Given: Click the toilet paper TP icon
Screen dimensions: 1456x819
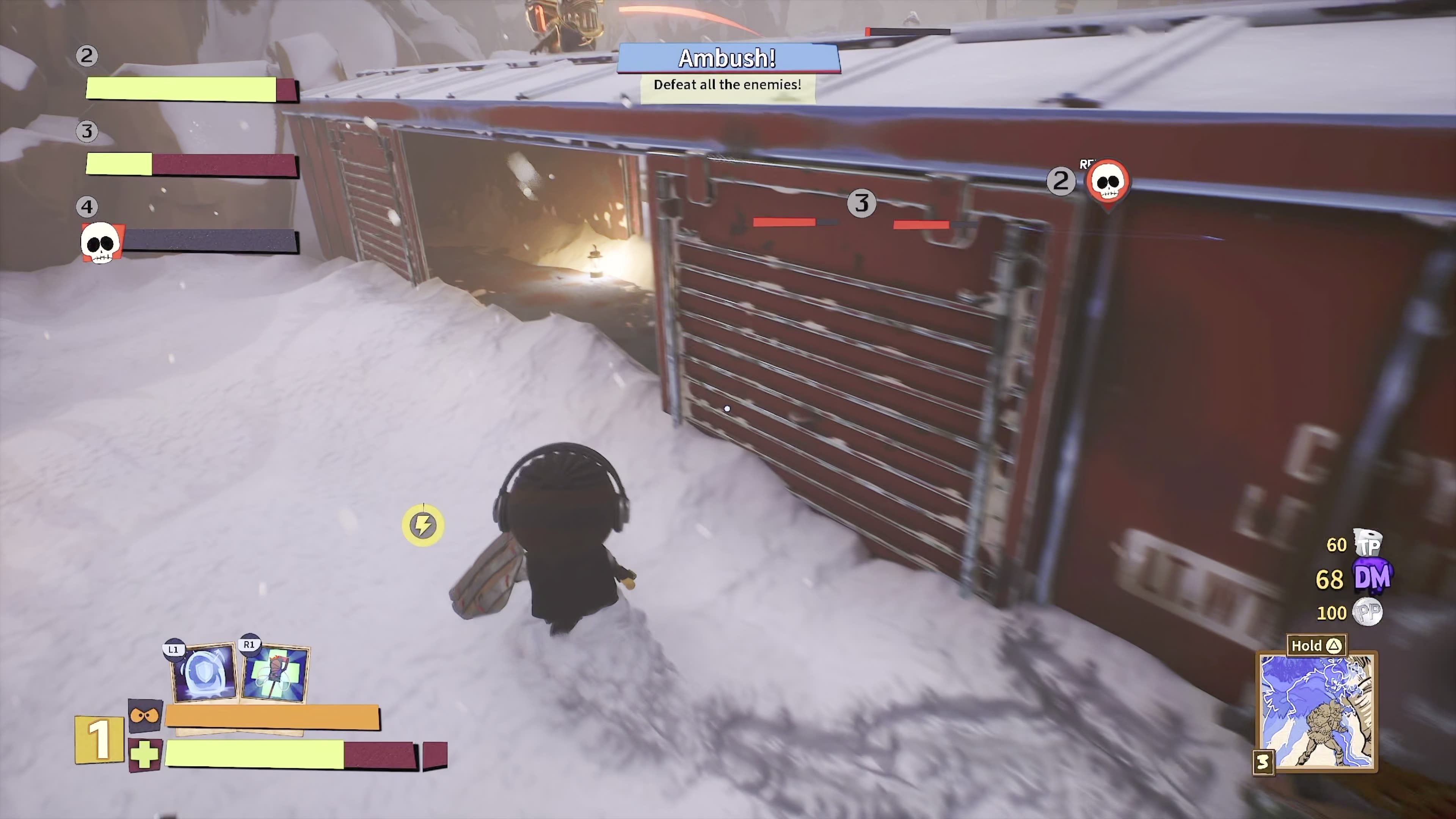Looking at the screenshot, I should tap(1368, 543).
